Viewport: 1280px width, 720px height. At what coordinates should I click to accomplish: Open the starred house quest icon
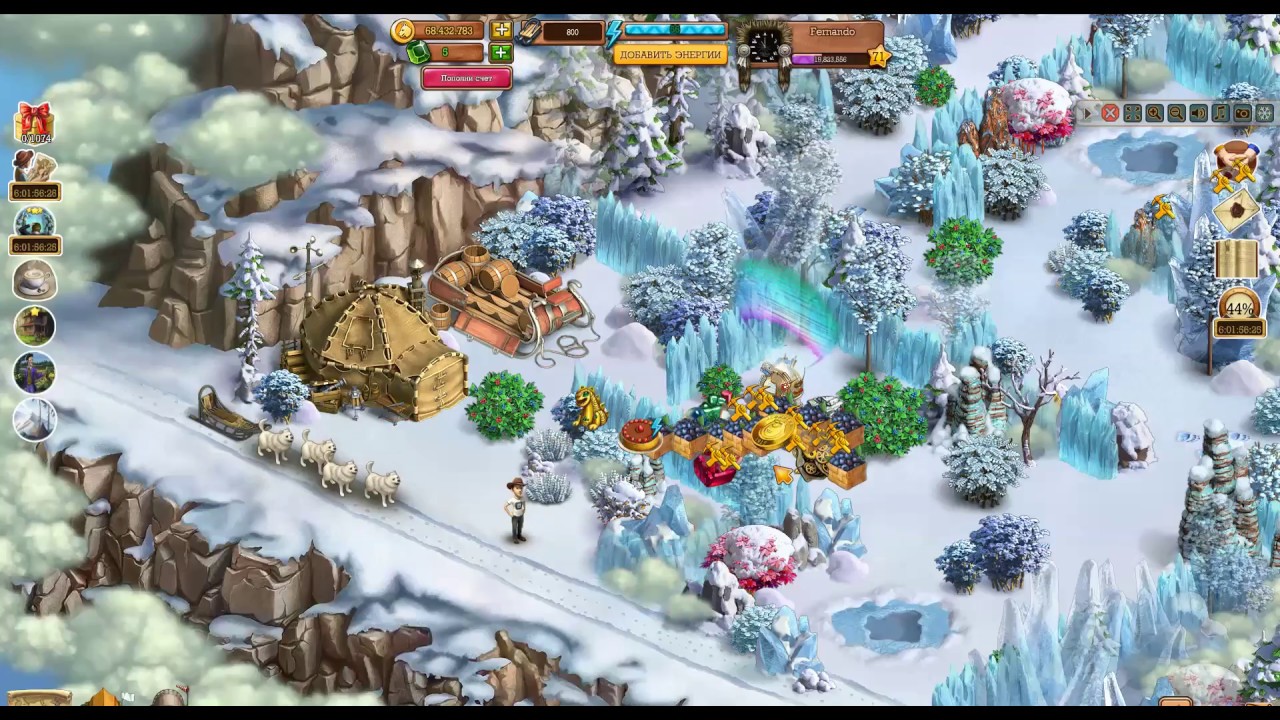tap(34, 326)
